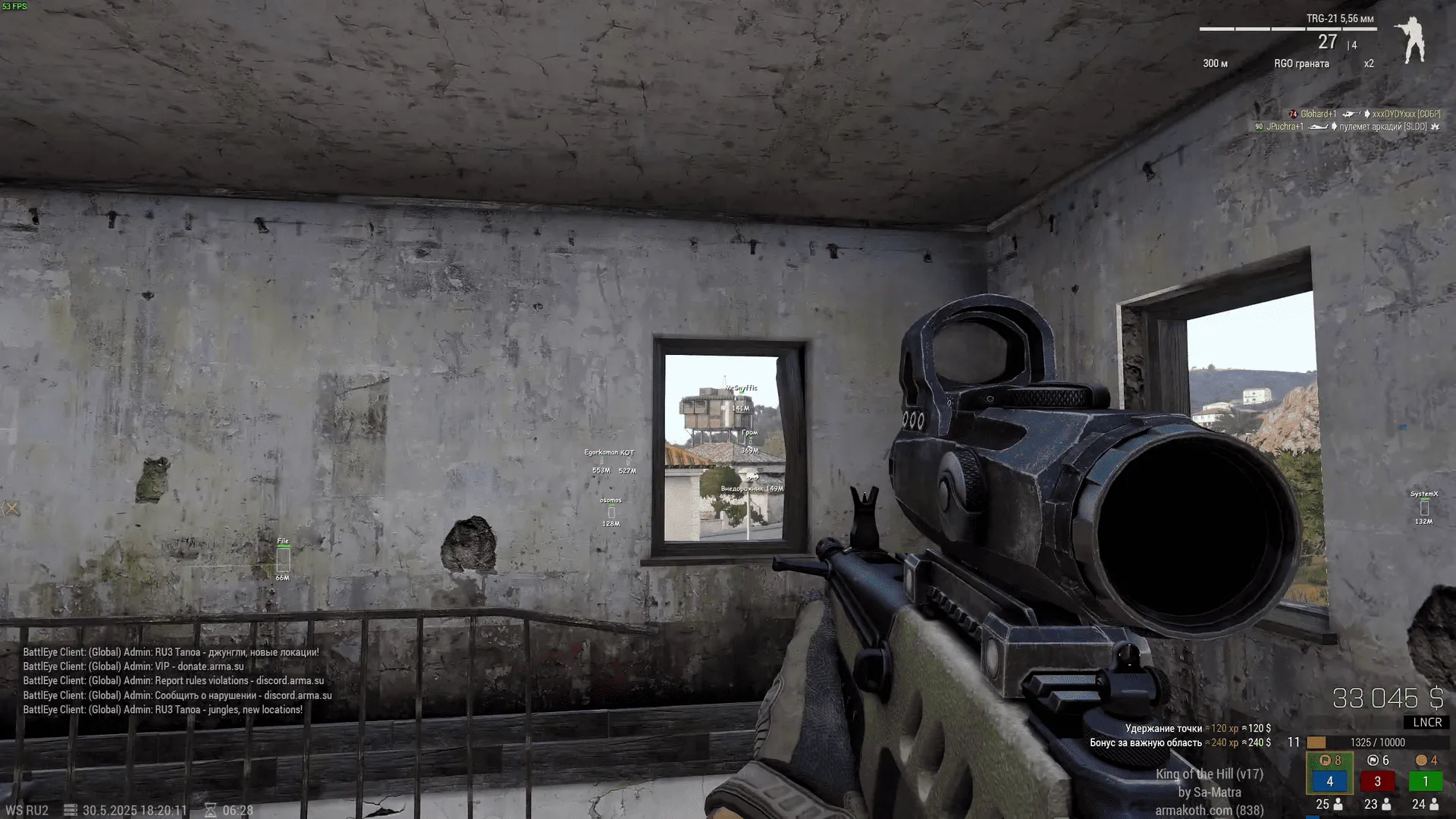The image size is (1456, 819).
Task: Click the hourglass timer icon
Action: [211, 810]
